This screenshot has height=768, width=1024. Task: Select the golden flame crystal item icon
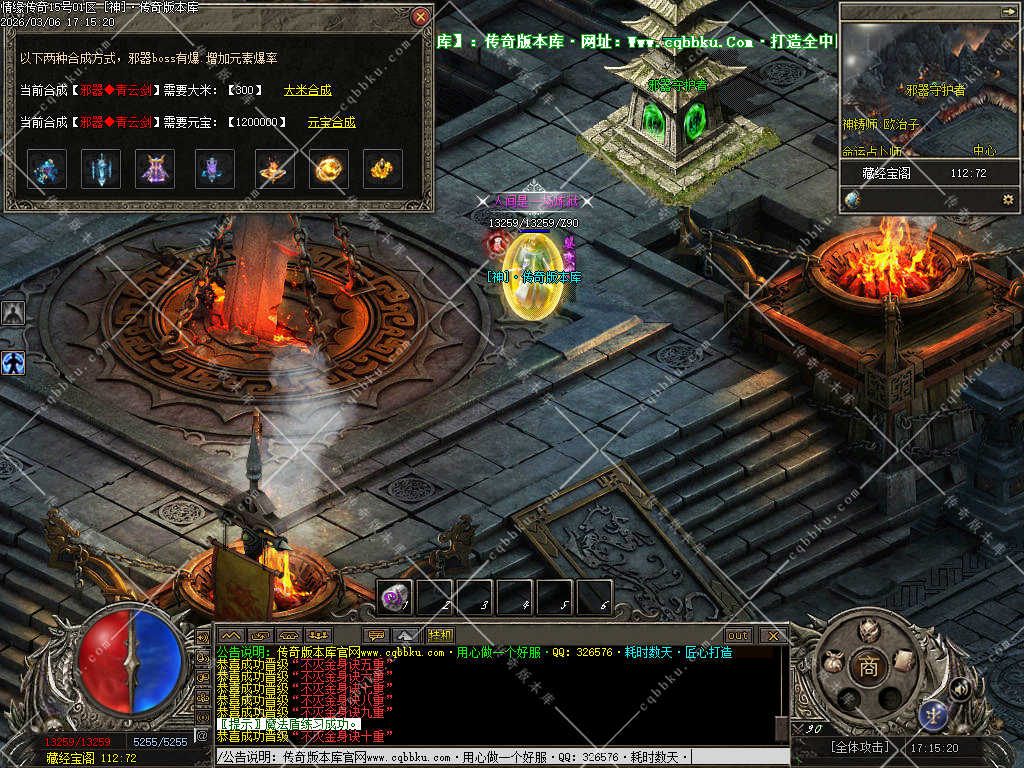click(382, 169)
